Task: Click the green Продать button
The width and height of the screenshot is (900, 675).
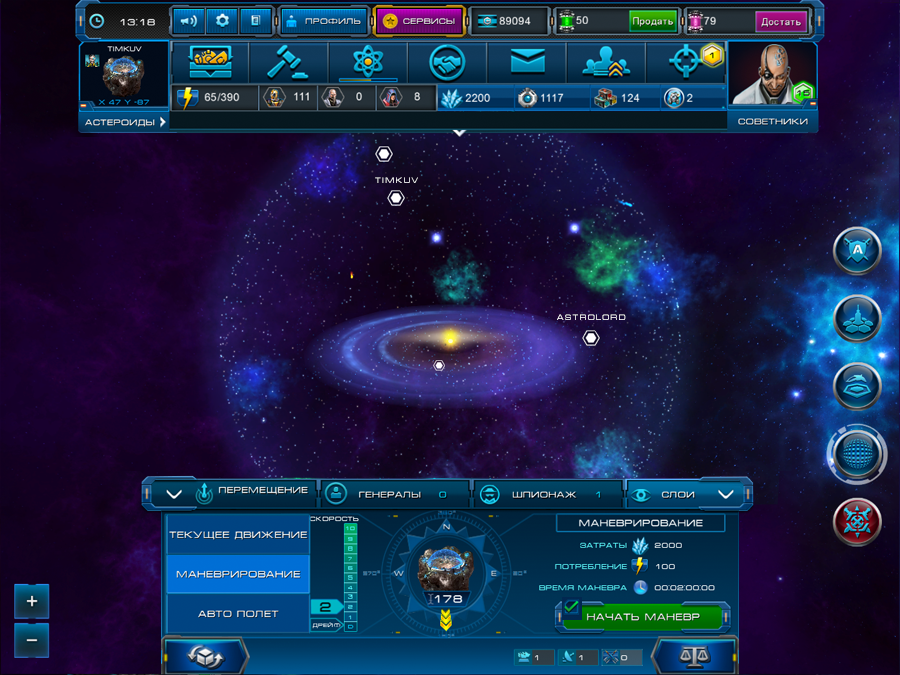Action: point(652,21)
